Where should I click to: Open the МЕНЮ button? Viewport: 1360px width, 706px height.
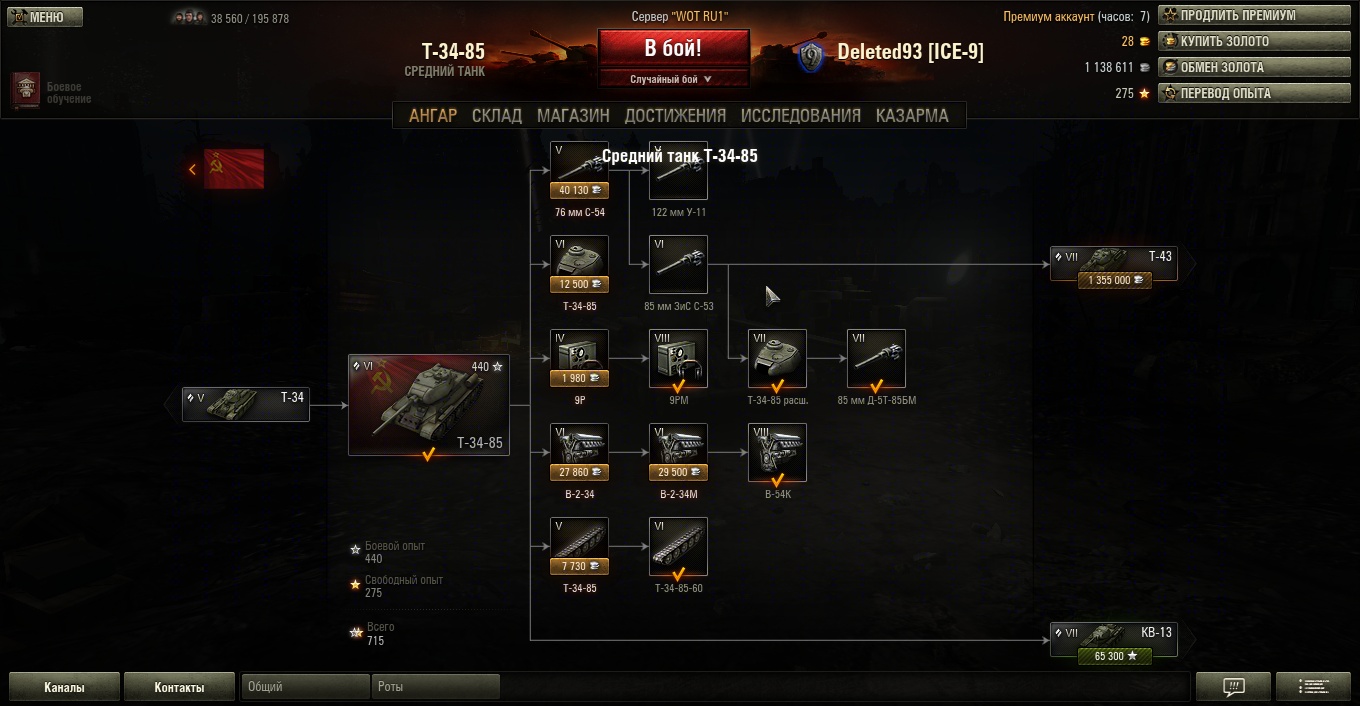44,17
